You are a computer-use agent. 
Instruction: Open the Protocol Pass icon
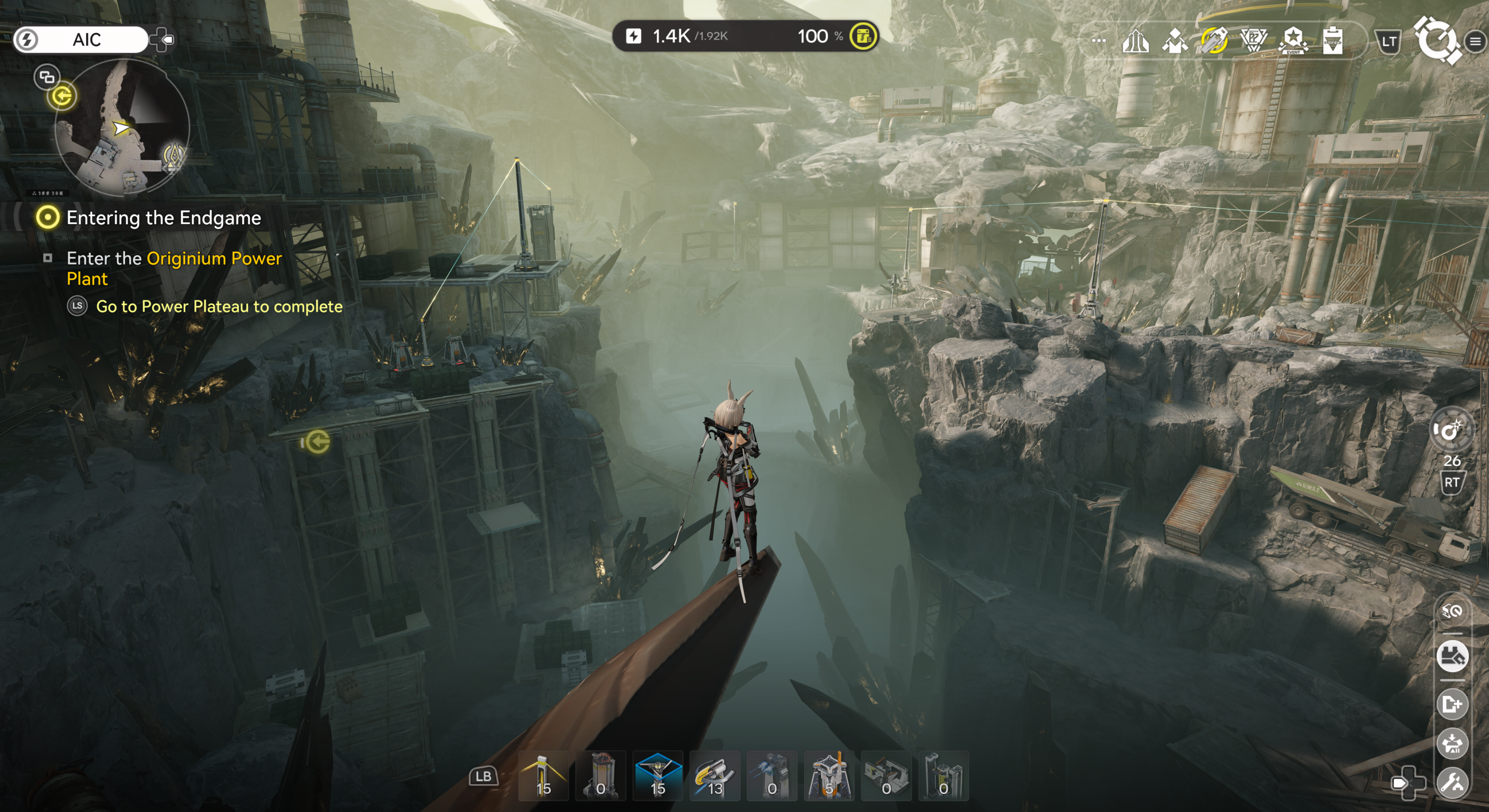1254,40
